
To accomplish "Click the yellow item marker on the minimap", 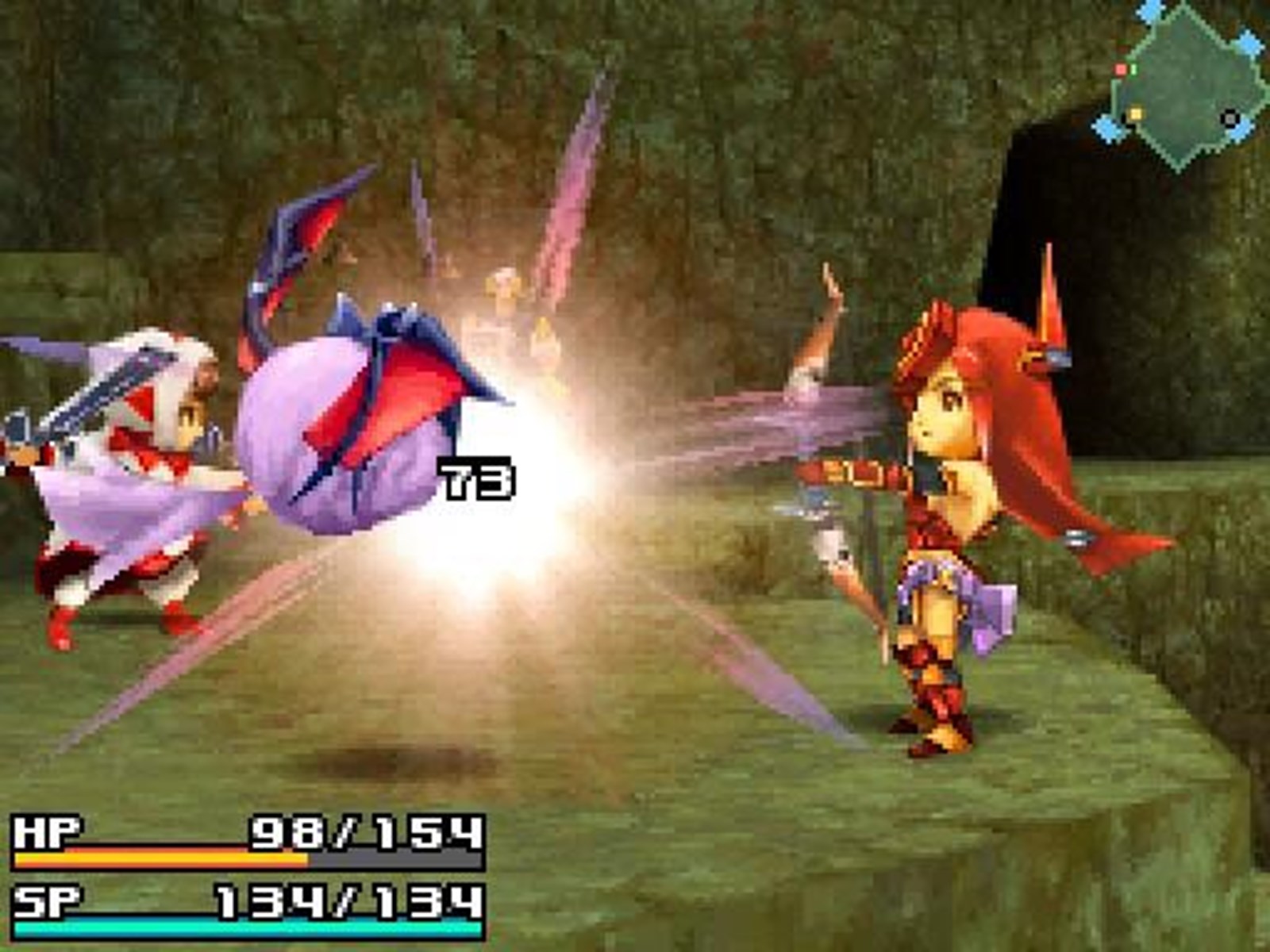I will [1136, 115].
